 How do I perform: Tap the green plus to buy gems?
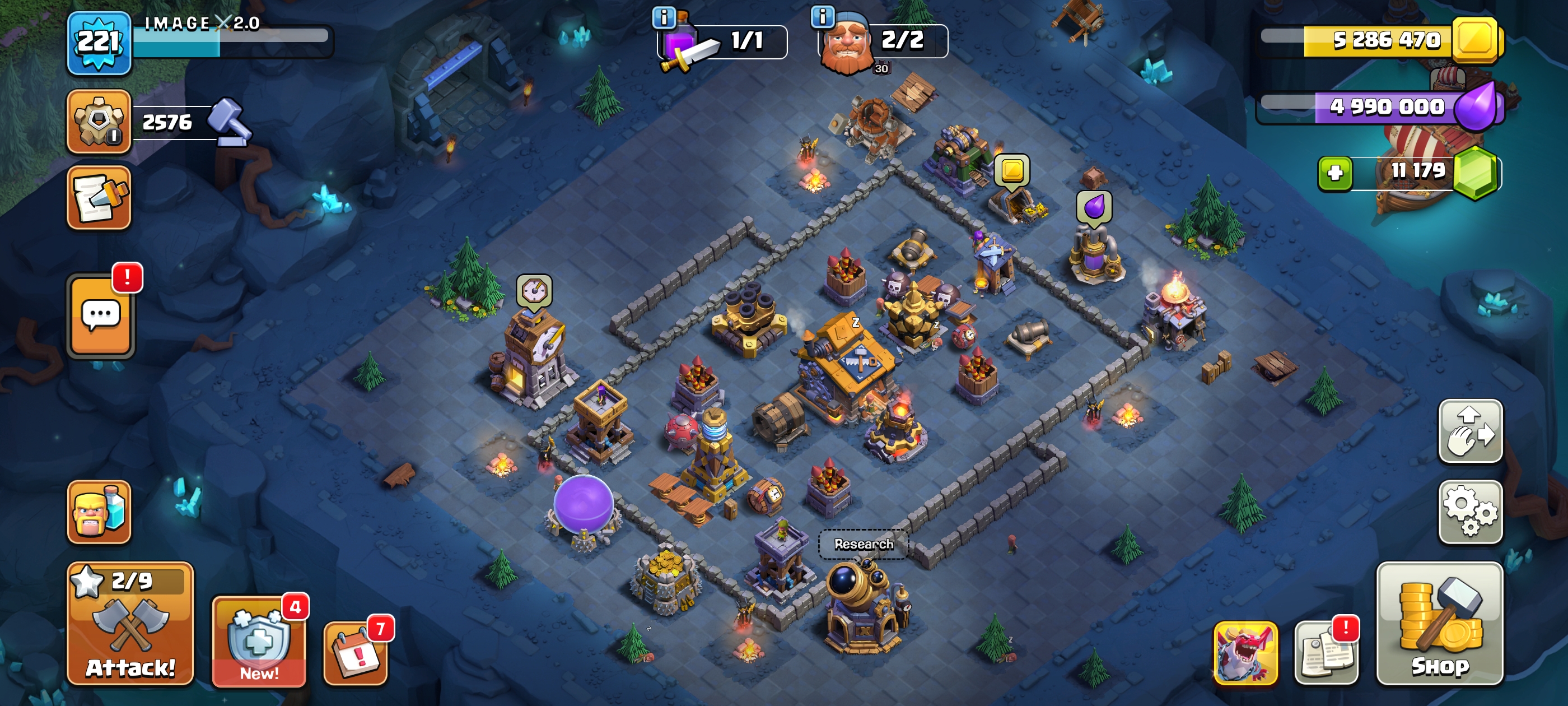pyautogui.click(x=1335, y=173)
